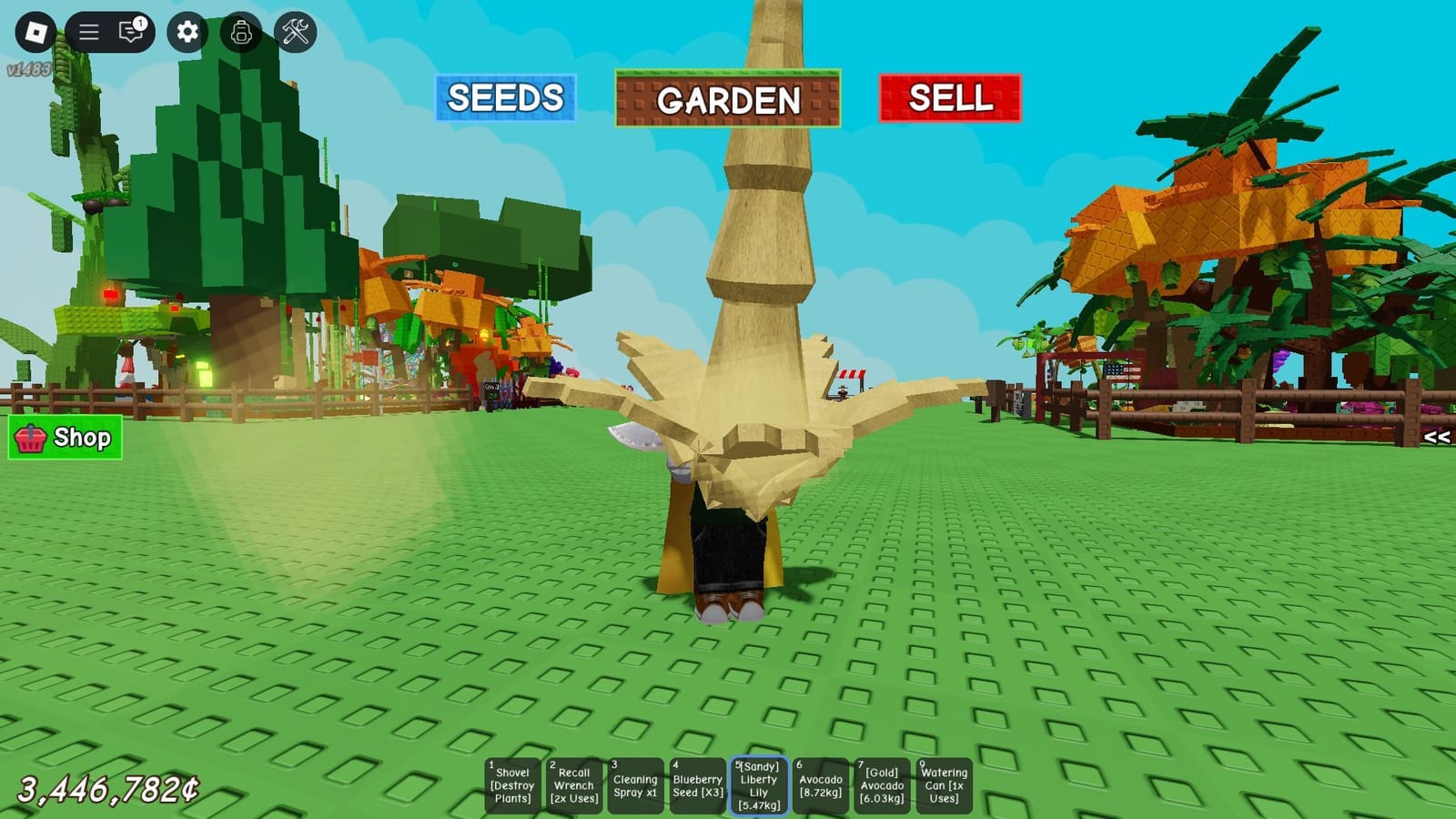View chat notifications with the badge
Image resolution: width=1456 pixels, height=819 pixels.
(x=128, y=28)
